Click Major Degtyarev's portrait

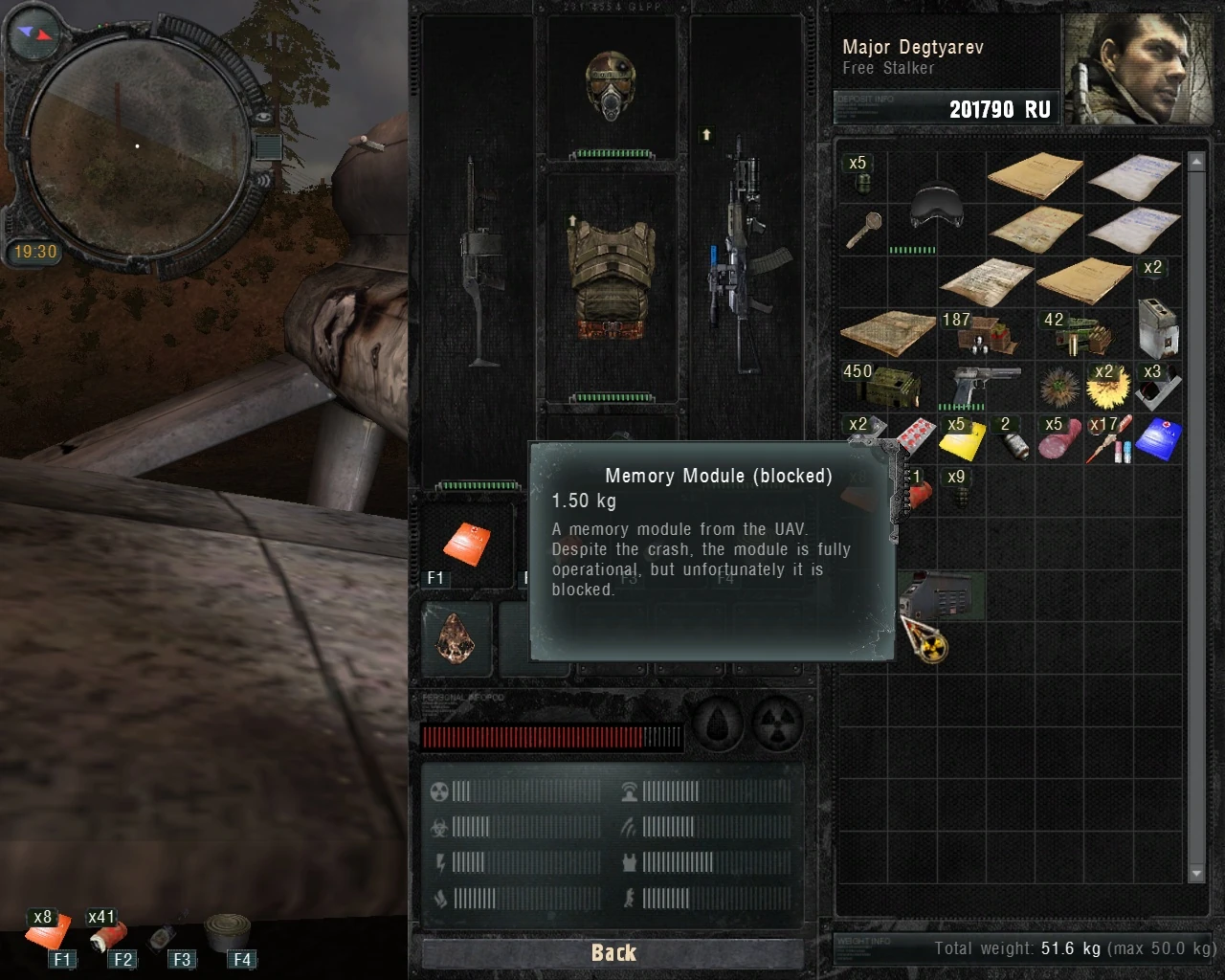pos(1139,67)
